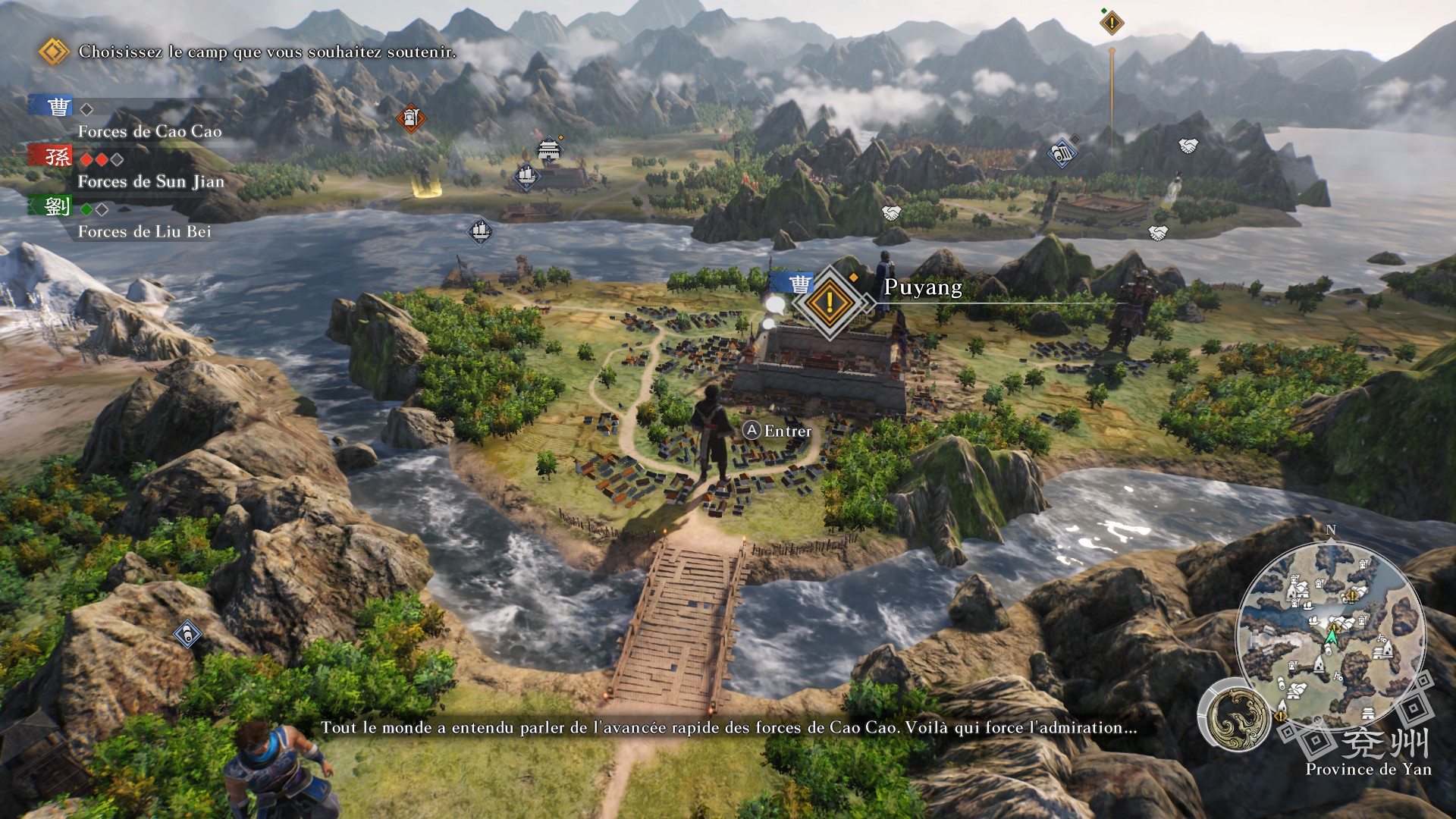Click the blue diamond marker on the rocks

point(187,634)
